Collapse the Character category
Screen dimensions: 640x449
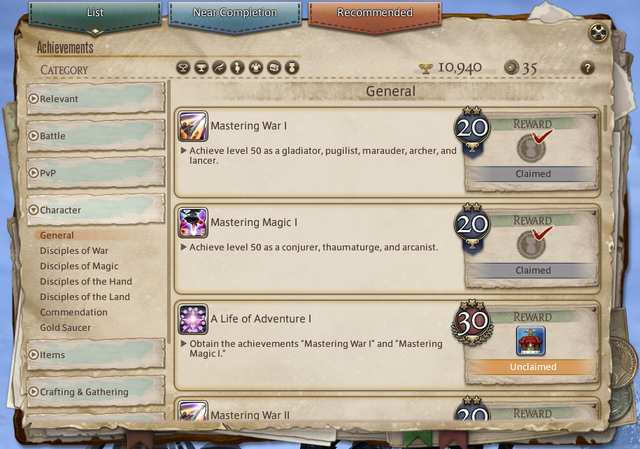(96, 210)
